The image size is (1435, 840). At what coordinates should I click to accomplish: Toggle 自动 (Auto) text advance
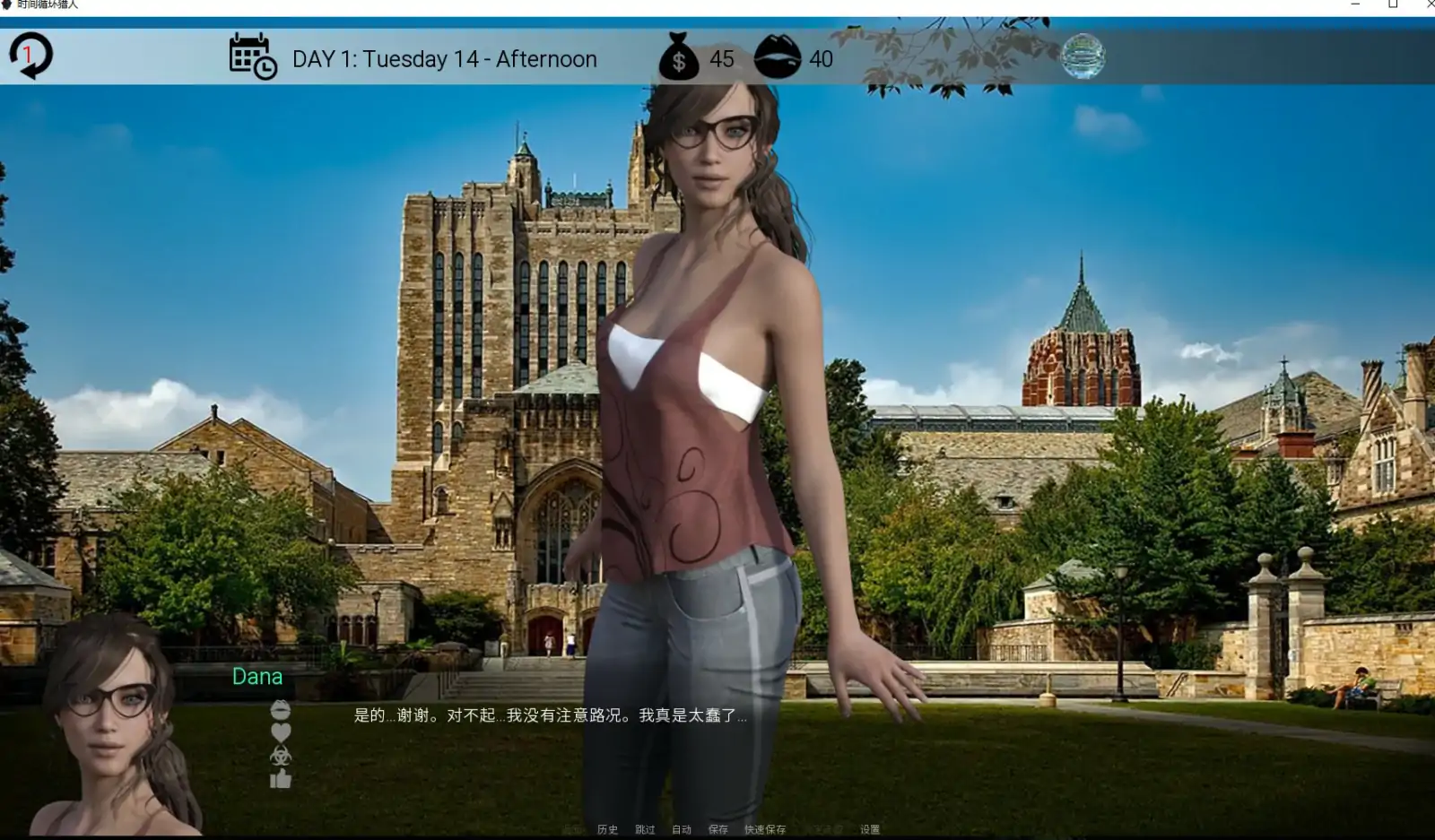click(682, 829)
